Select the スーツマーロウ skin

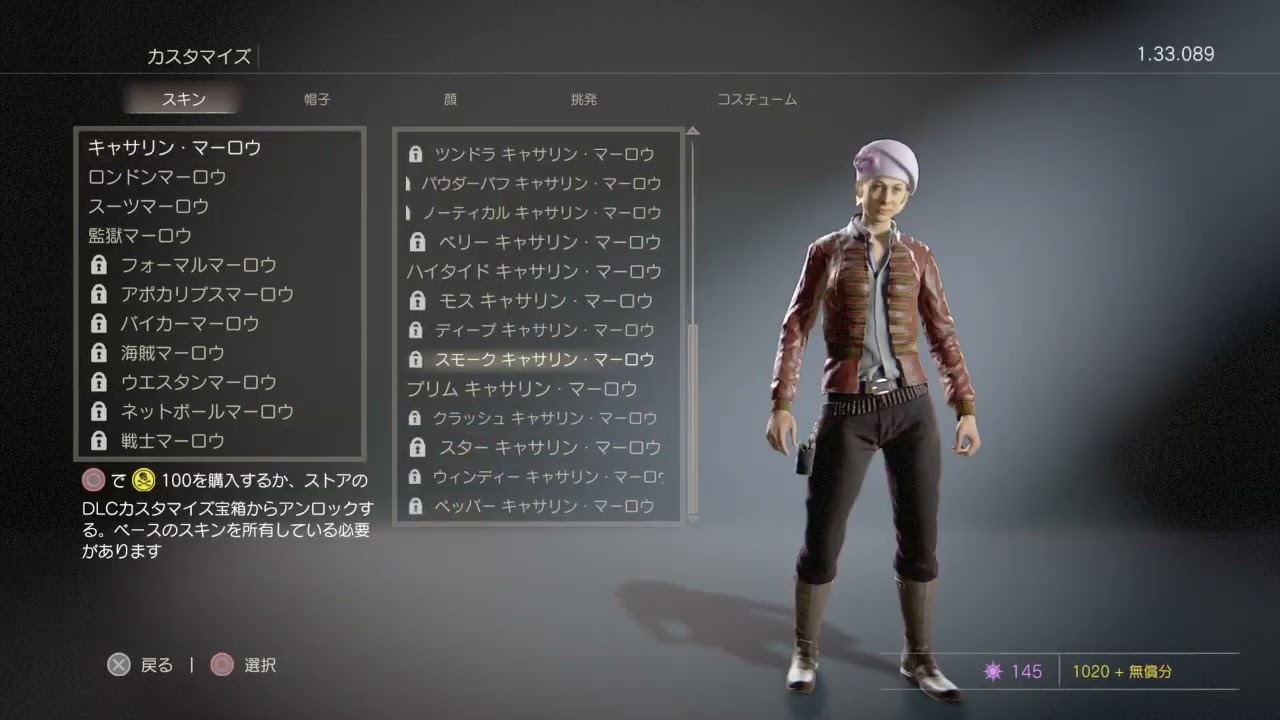(x=149, y=206)
